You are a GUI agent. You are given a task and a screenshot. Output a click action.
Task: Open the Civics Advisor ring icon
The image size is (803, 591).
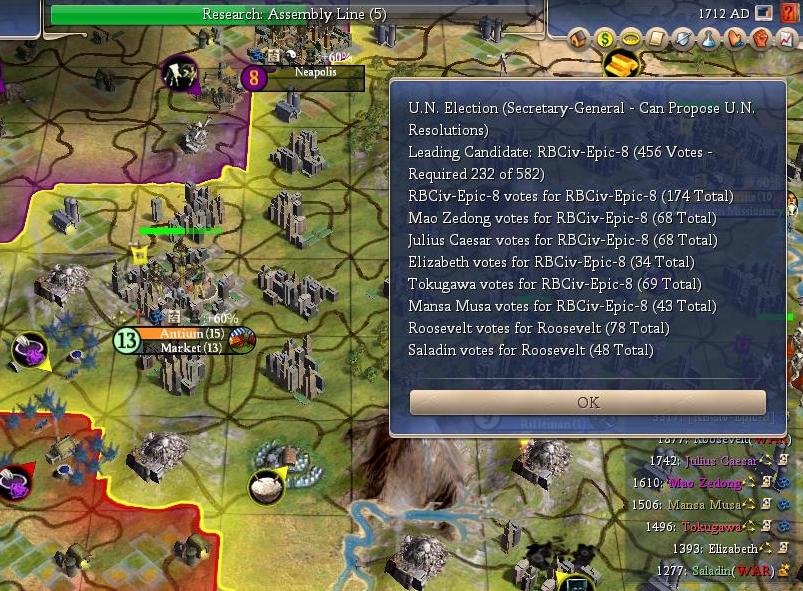pyautogui.click(x=631, y=40)
